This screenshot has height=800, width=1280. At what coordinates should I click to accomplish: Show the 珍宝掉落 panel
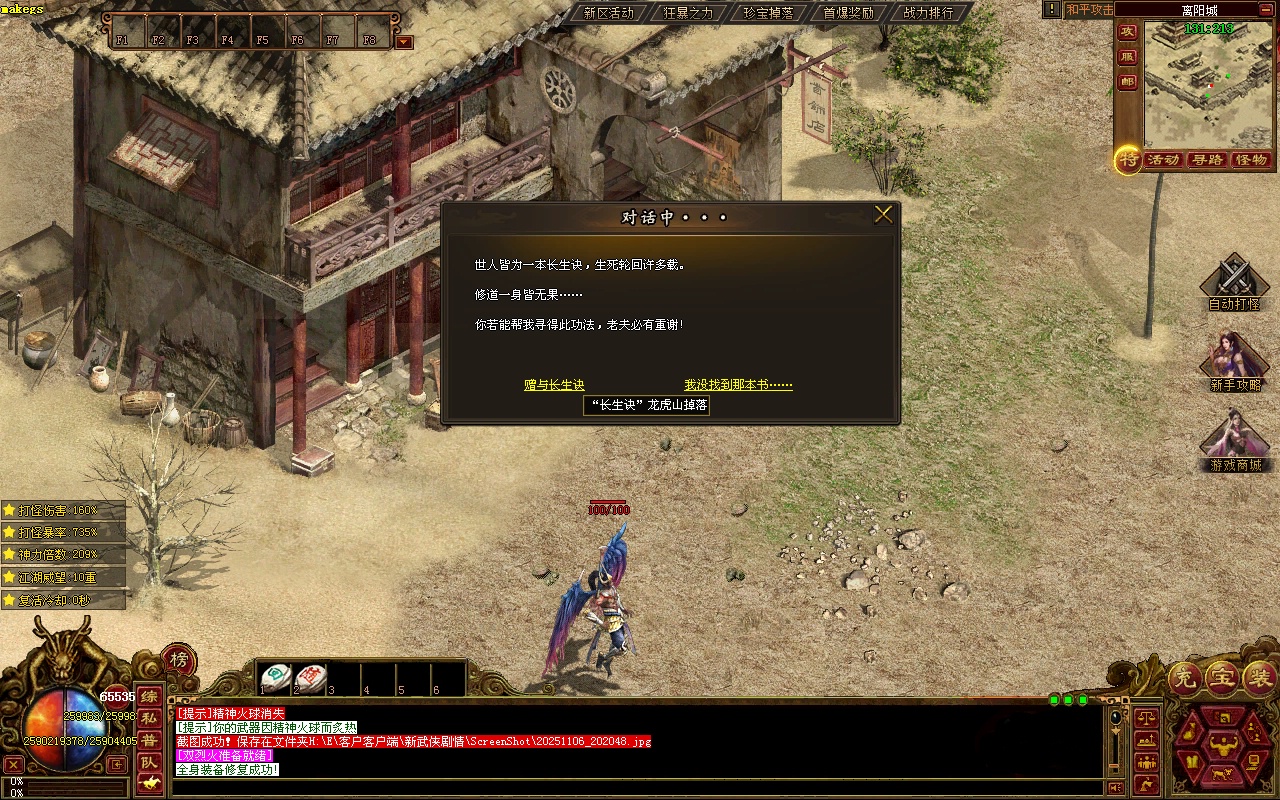(x=768, y=13)
